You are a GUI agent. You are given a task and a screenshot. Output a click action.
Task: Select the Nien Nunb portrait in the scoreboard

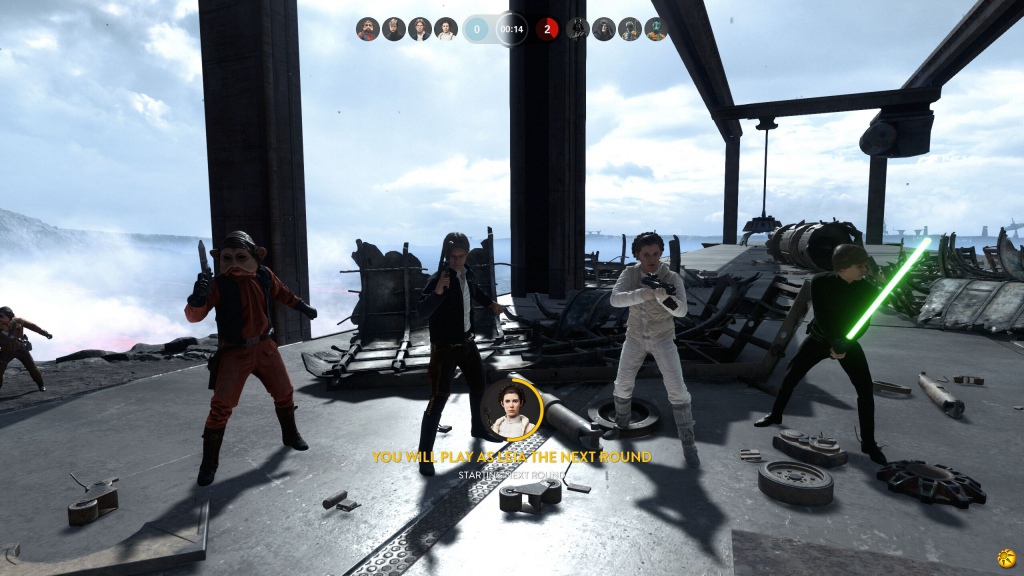pos(368,29)
